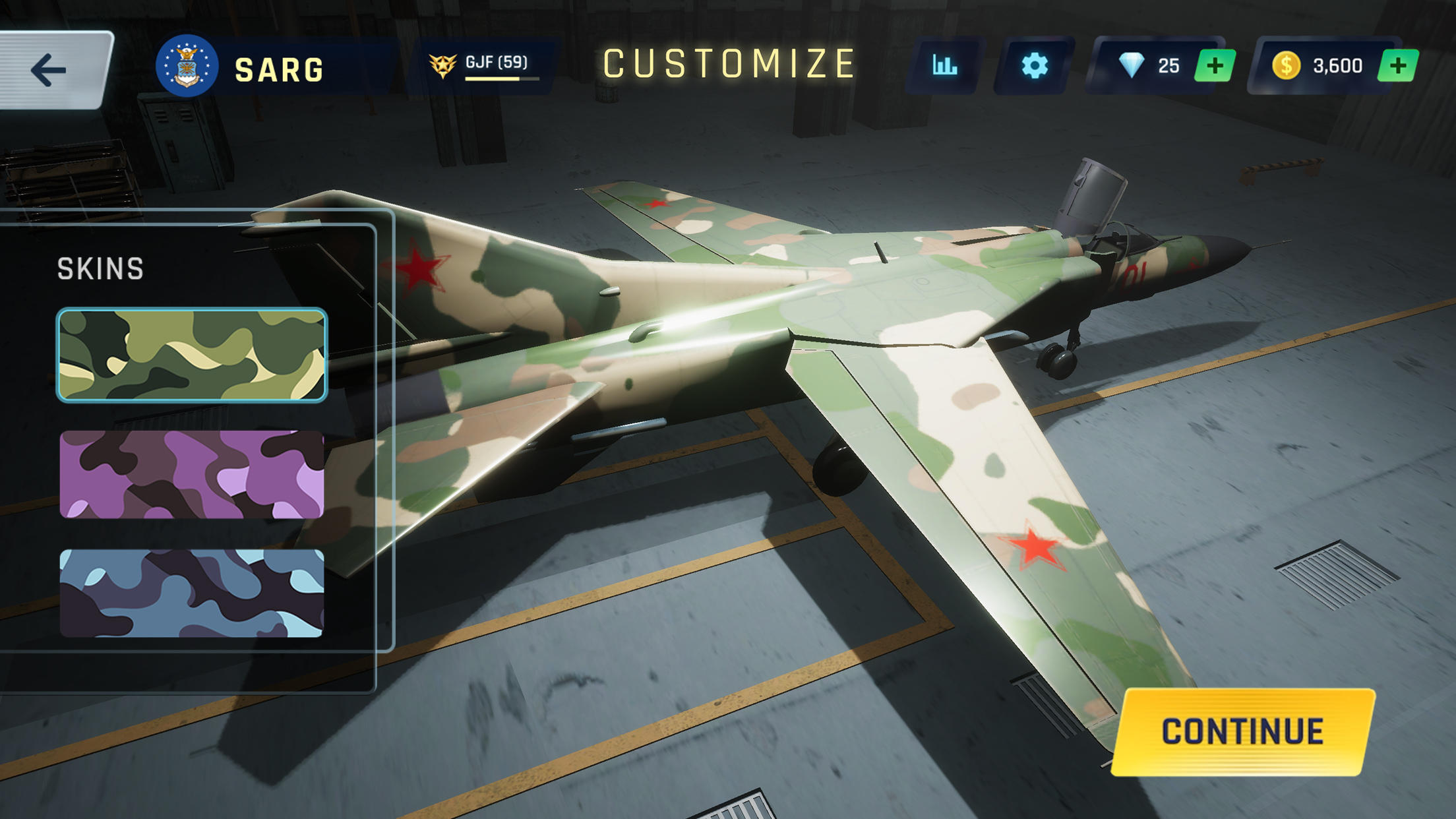Go back with the arrow button

[x=50, y=70]
